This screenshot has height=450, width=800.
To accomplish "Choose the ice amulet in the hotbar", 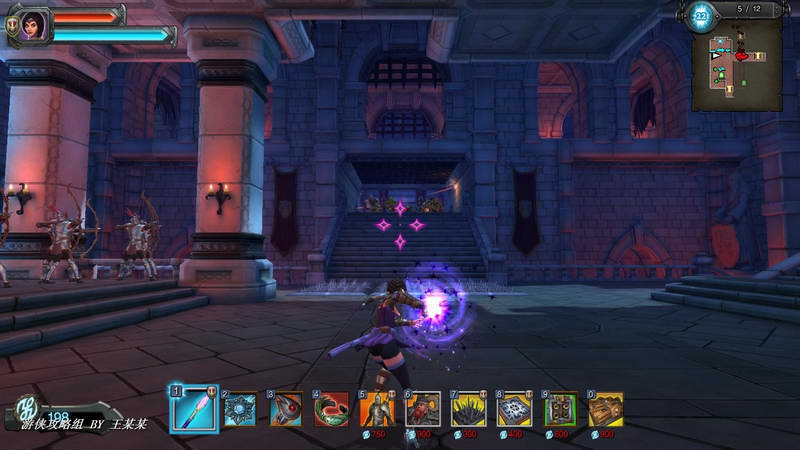I will 240,409.
